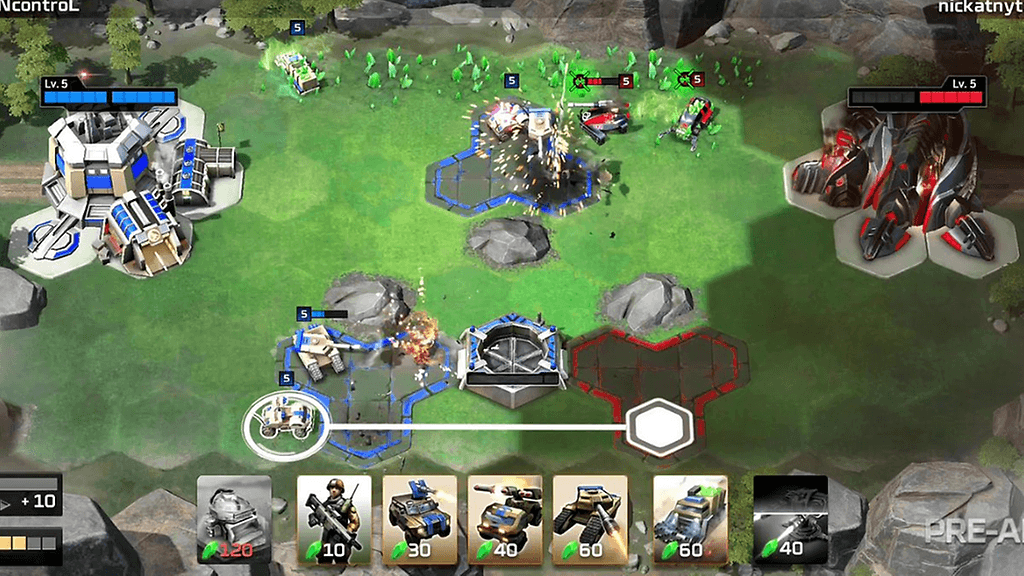Choose the 30-cost armored jeep card
The width and height of the screenshot is (1024, 576).
point(419,517)
